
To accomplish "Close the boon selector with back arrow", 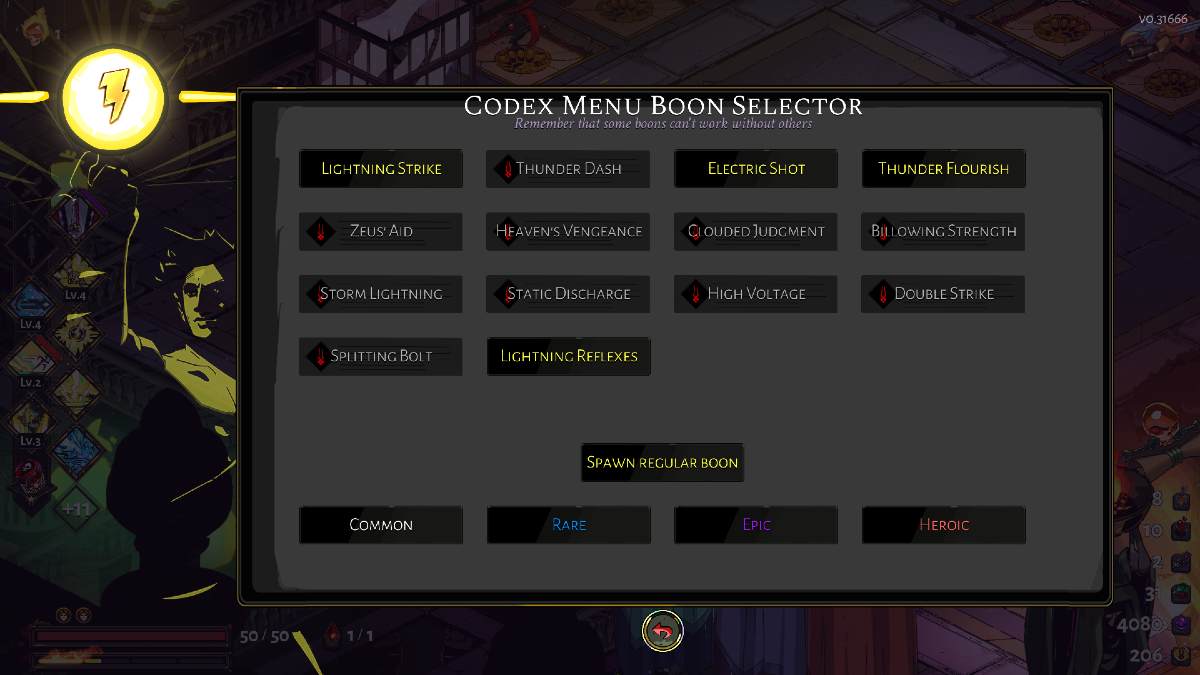I will [x=662, y=631].
